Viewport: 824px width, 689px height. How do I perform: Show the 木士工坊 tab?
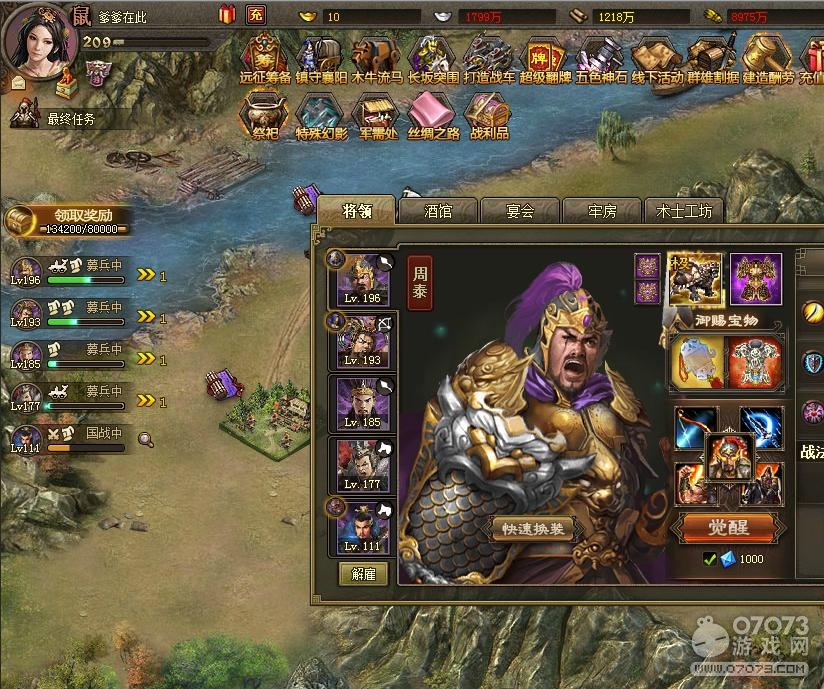click(684, 211)
